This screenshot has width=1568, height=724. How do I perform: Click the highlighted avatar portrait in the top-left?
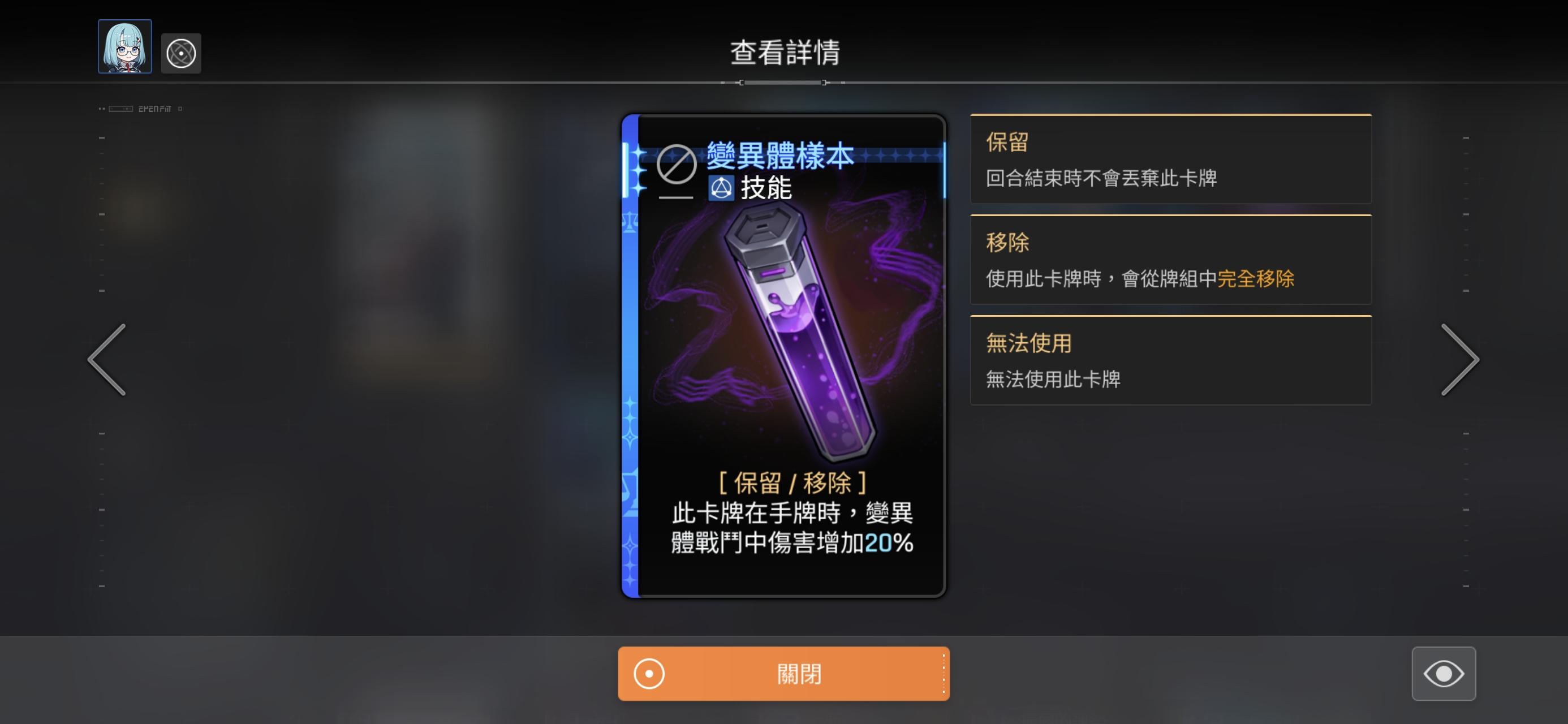tap(124, 53)
